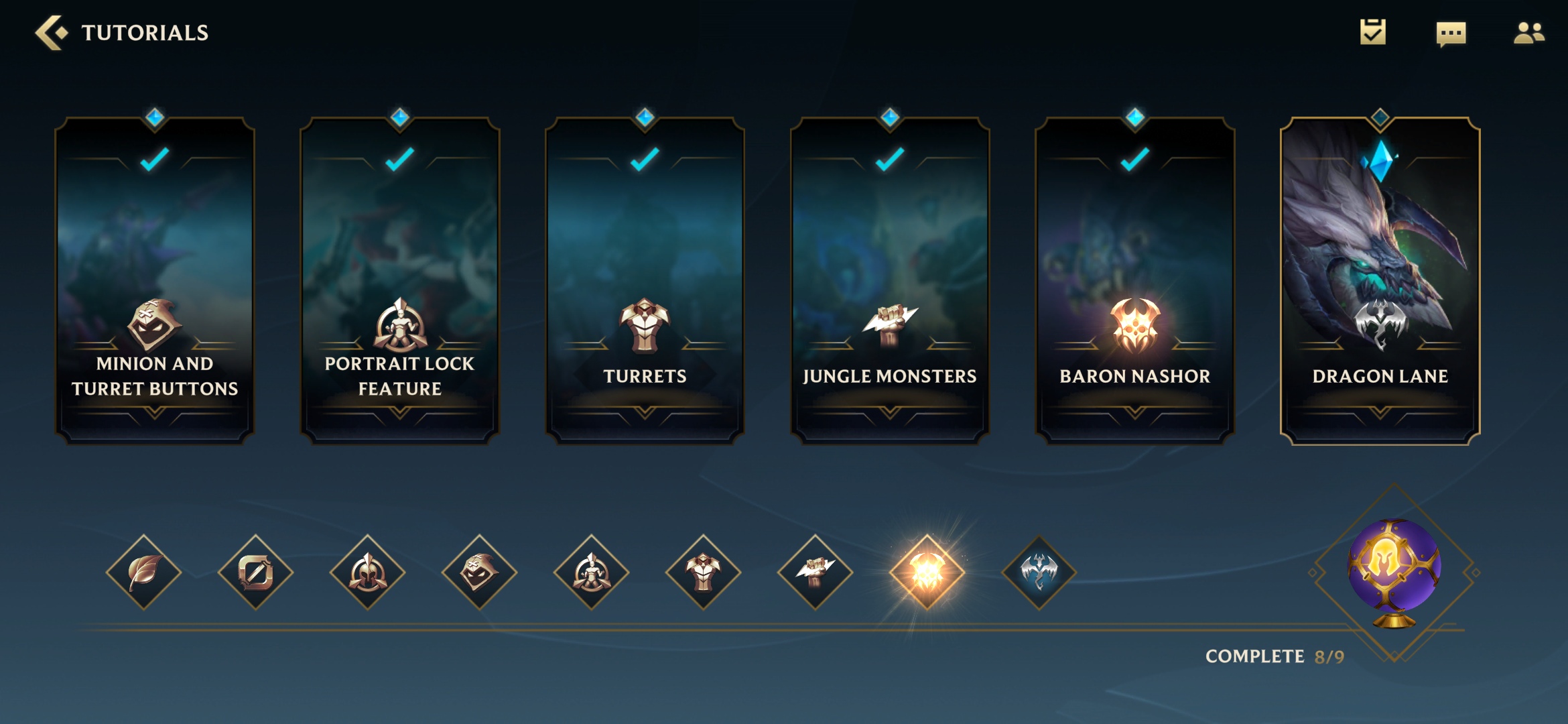Choose the meditating figure progress node
1568x724 pixels.
point(592,572)
